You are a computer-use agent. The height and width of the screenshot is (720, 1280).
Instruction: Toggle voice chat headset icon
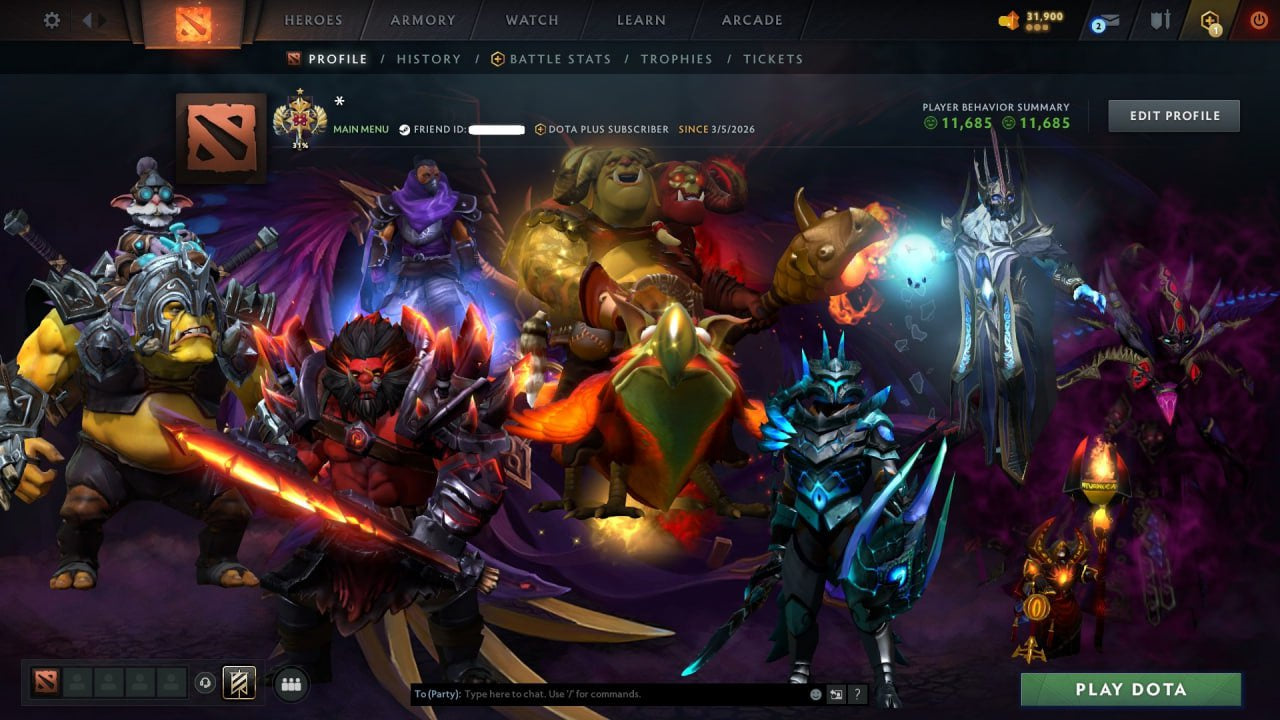(207, 685)
